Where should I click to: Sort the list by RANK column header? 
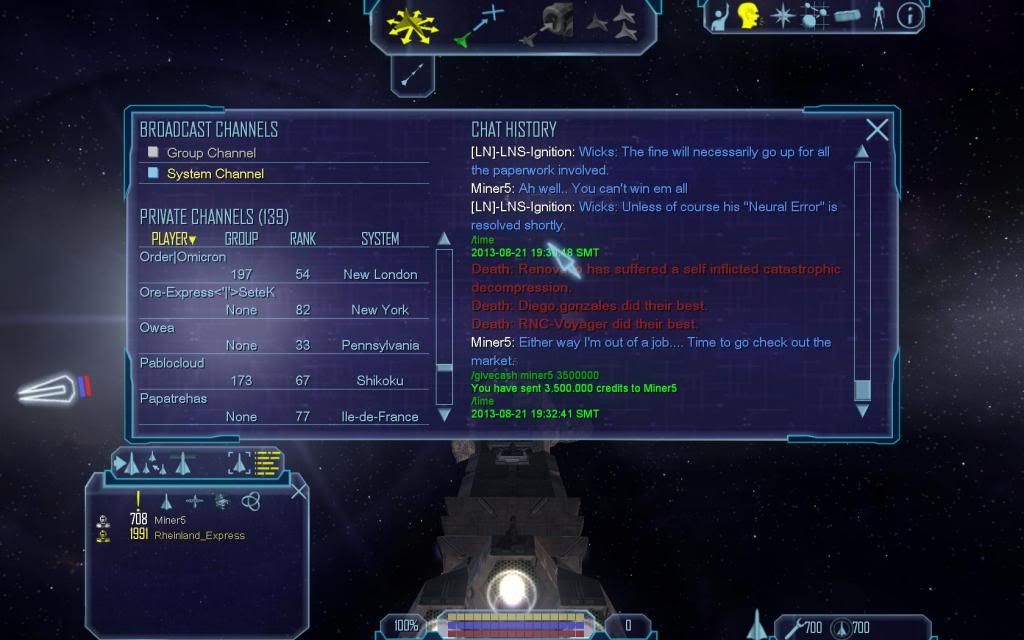point(302,239)
